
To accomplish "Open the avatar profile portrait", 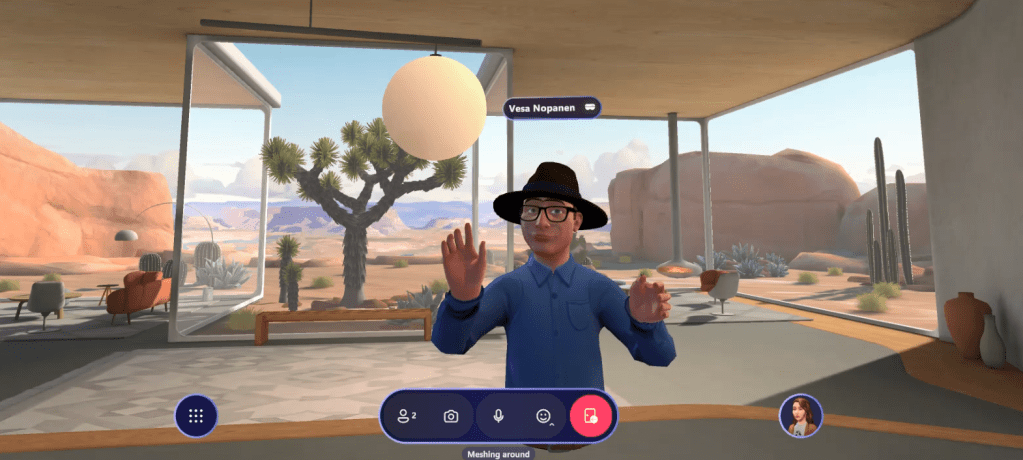I will click(800, 416).
